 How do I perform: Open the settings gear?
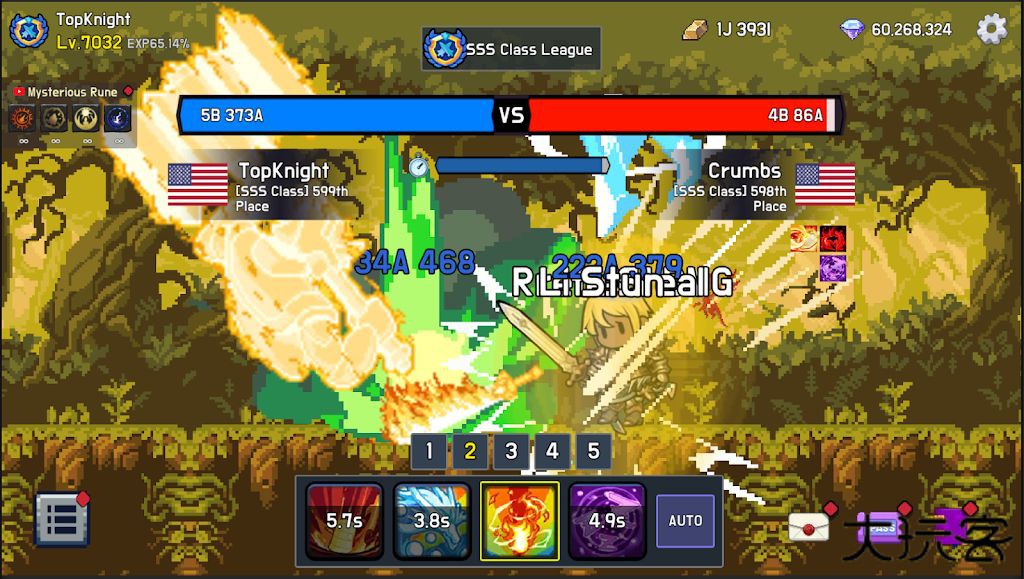tap(991, 29)
